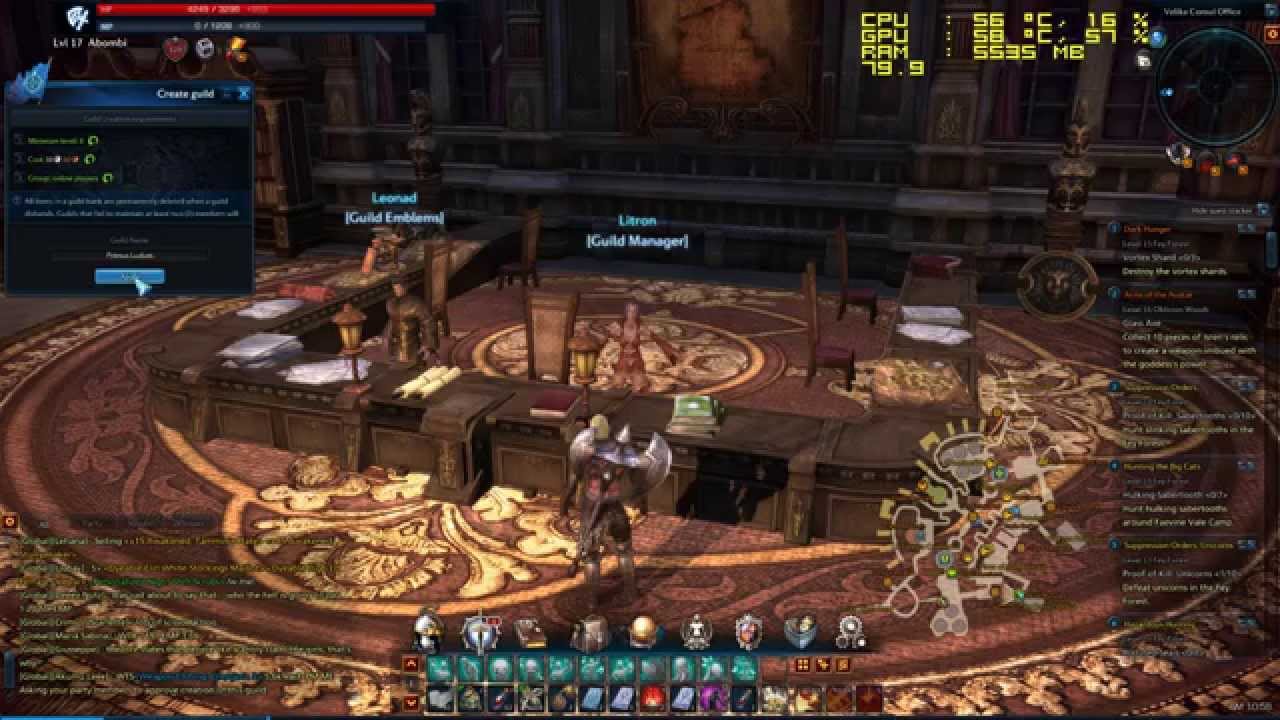Image resolution: width=1280 pixels, height=720 pixels.
Task: Check the Minimum level requirement in Create guild window
Action: point(62,140)
